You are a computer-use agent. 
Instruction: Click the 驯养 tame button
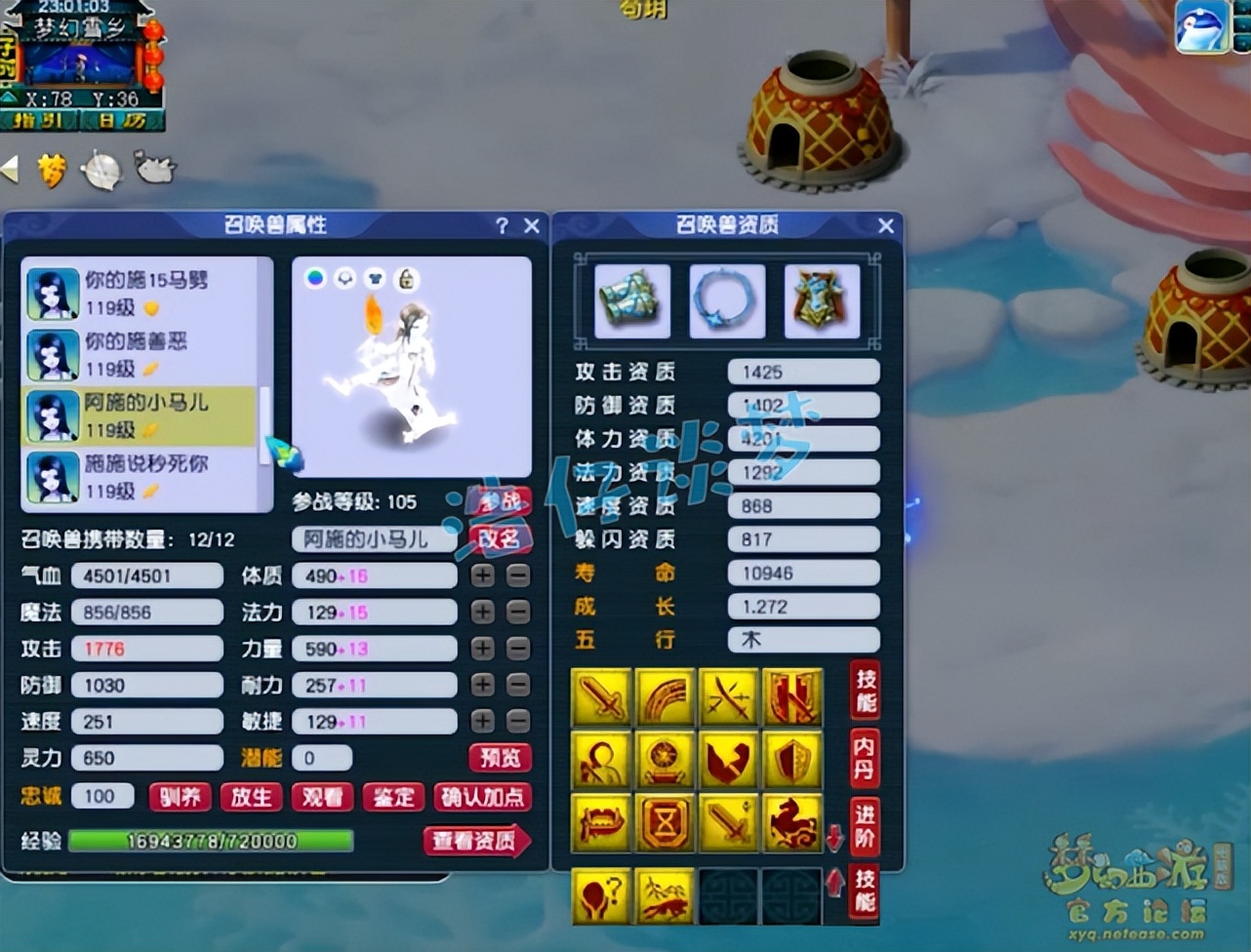coord(181,797)
